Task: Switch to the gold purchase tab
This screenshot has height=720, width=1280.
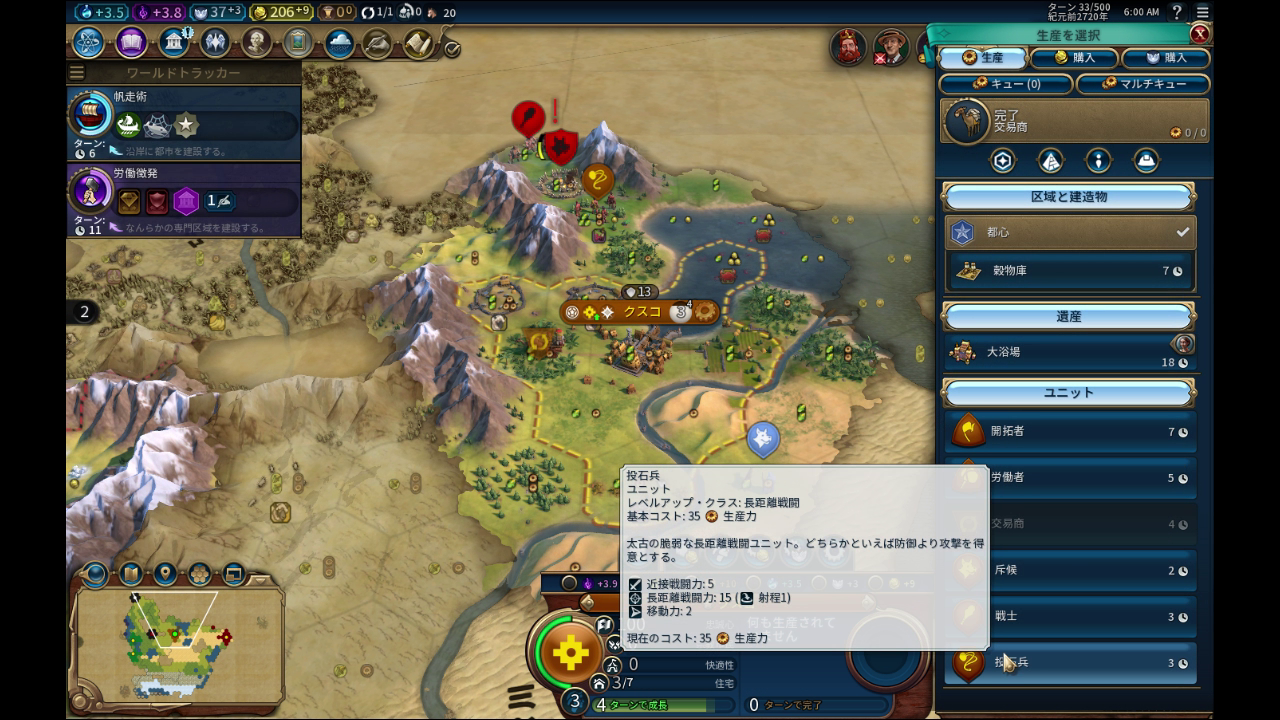Action: [x=1073, y=58]
